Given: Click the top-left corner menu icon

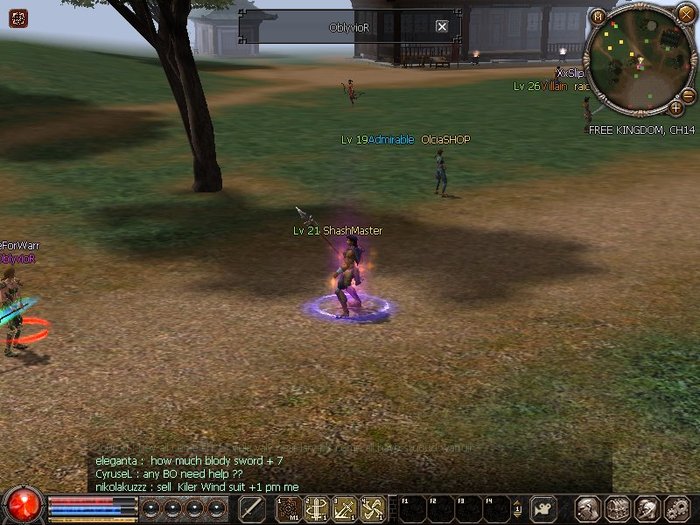Looking at the screenshot, I should [19, 18].
